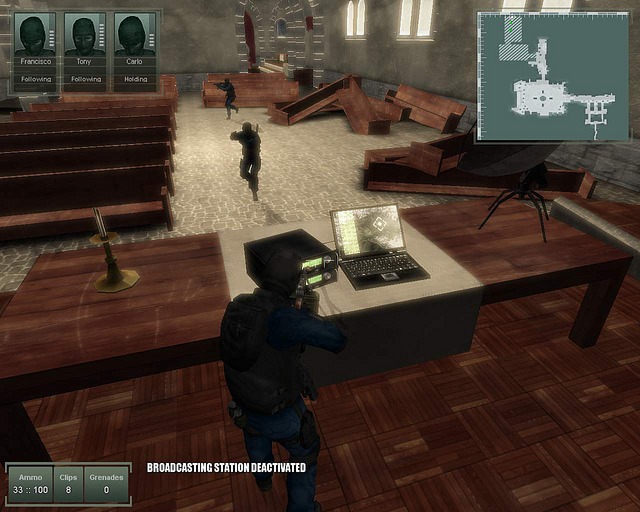Select squad member Francisco's portrait
Viewport: 640px width, 512px height.
pyautogui.click(x=36, y=37)
